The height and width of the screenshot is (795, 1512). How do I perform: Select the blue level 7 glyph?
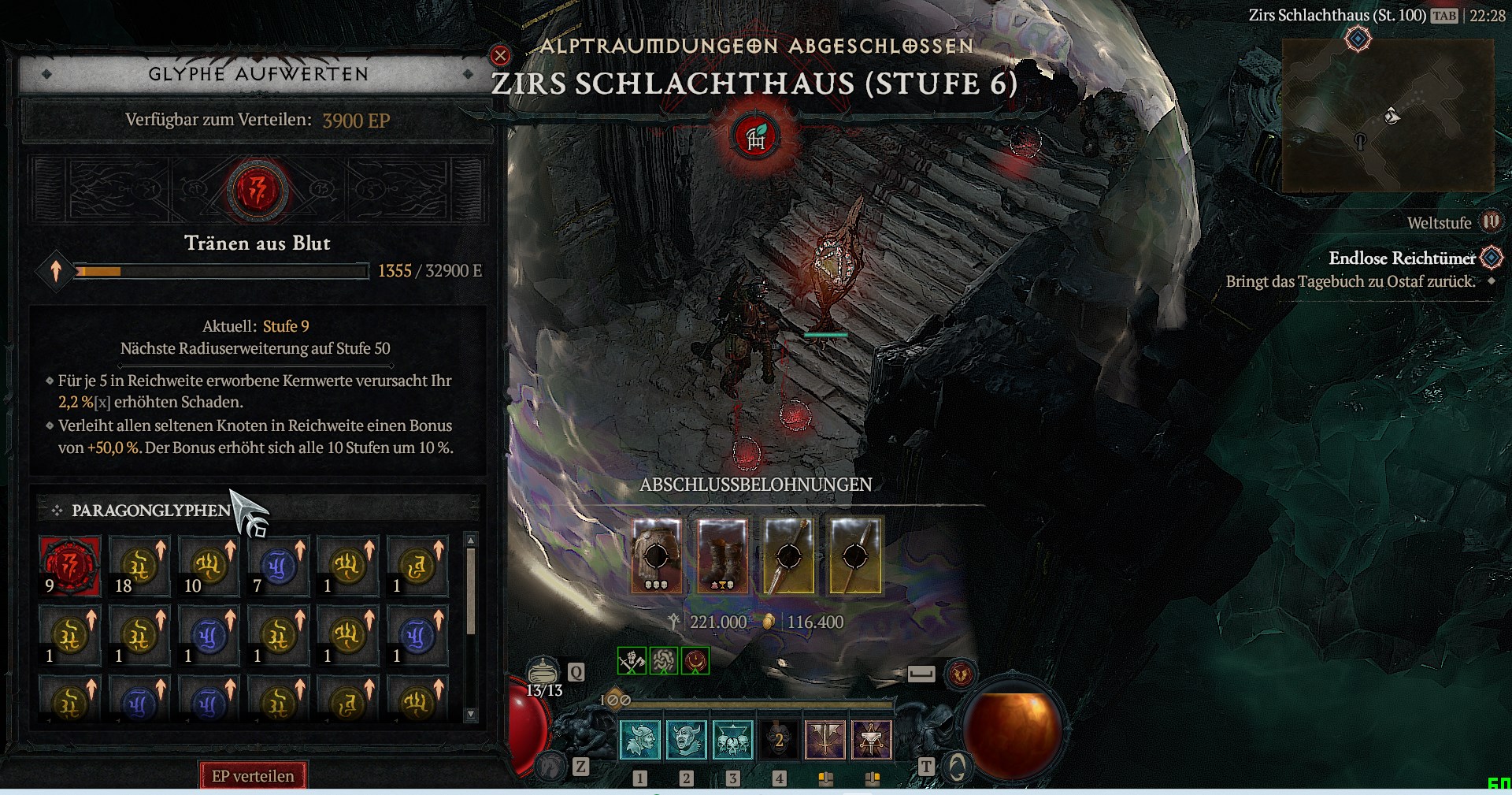click(278, 565)
